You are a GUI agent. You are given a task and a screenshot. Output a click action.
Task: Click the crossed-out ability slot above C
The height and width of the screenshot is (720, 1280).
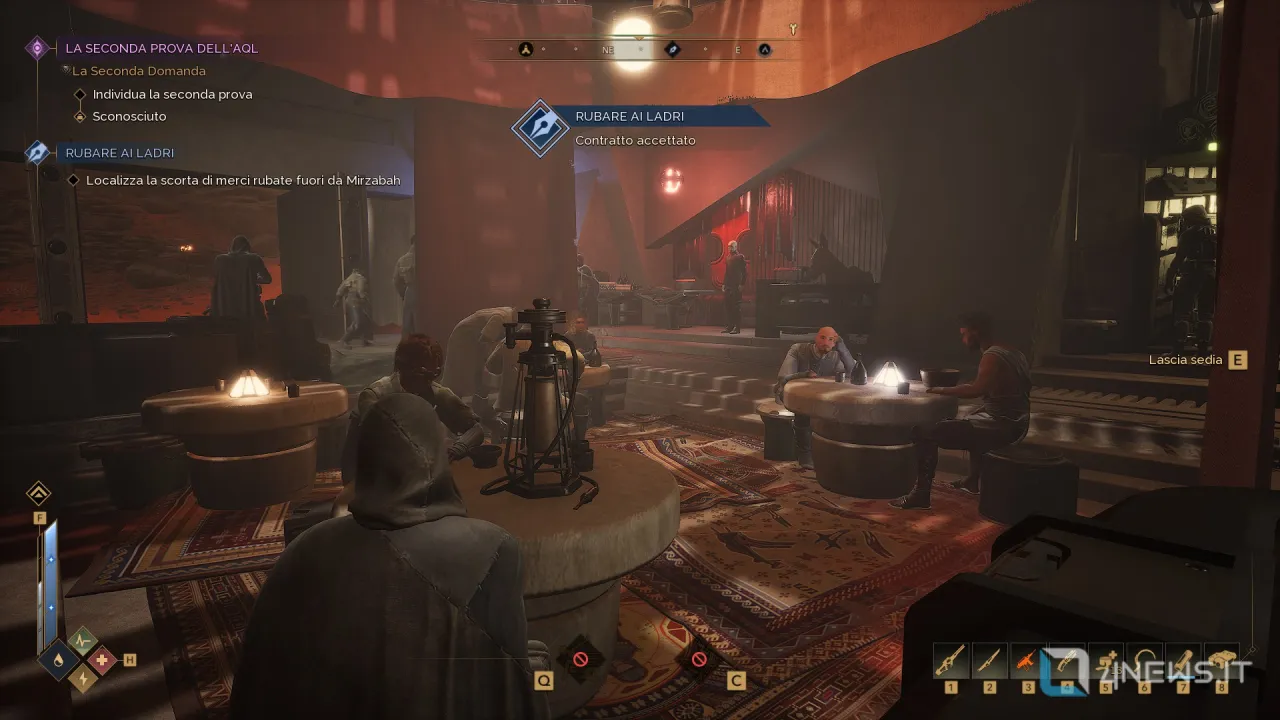tap(699, 659)
